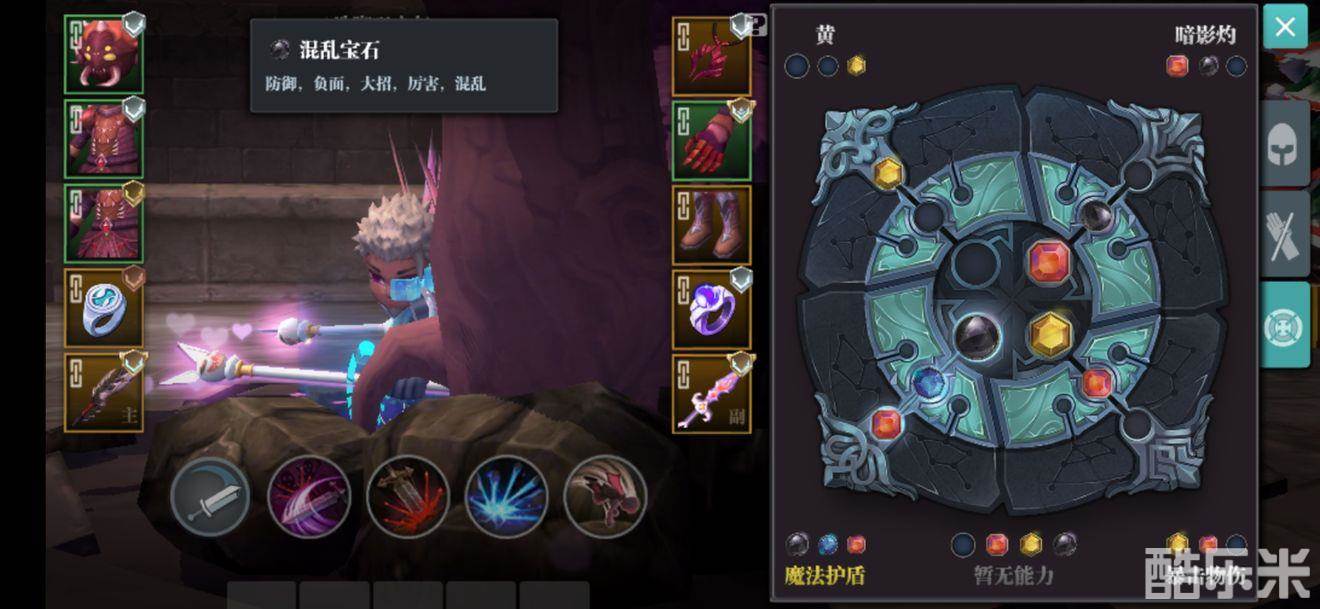Viewport: 1320px width, 609px height.
Task: Switch to the crossed-tools tab
Action: [1285, 237]
